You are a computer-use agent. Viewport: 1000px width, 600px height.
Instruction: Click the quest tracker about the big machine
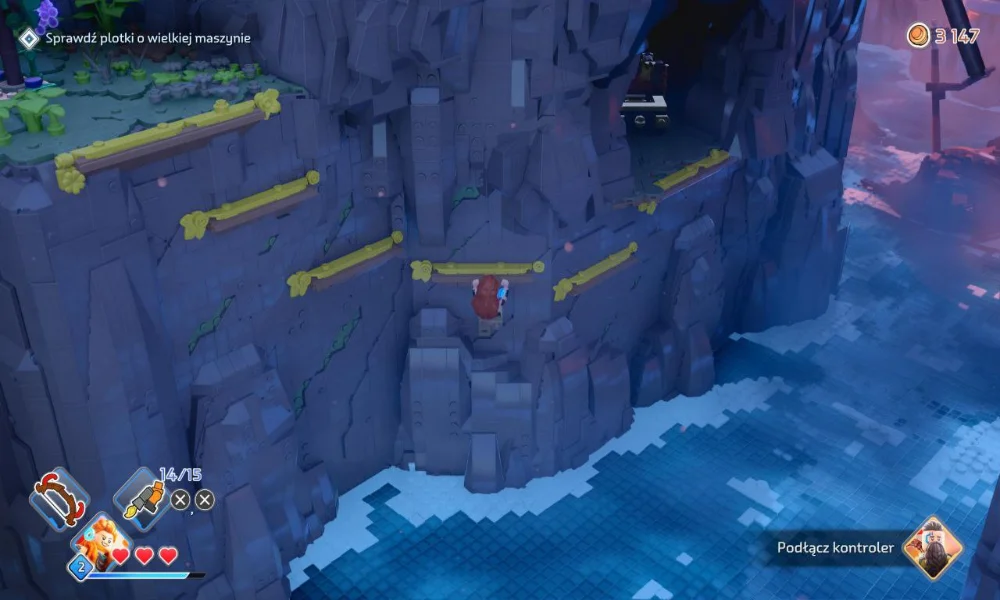[x=147, y=38]
